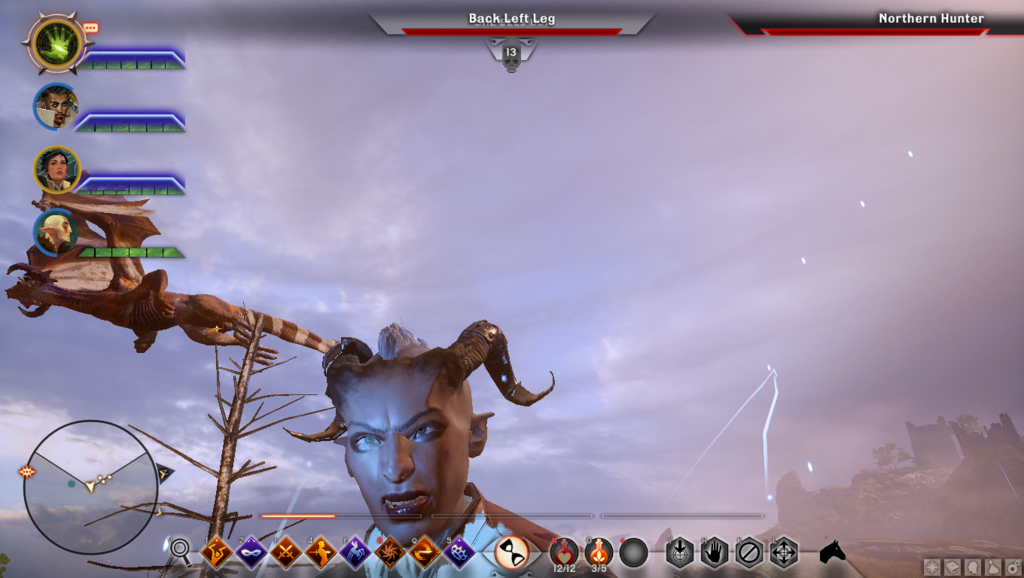Open the journal book shortcut
The height and width of the screenshot is (578, 1024).
(953, 567)
